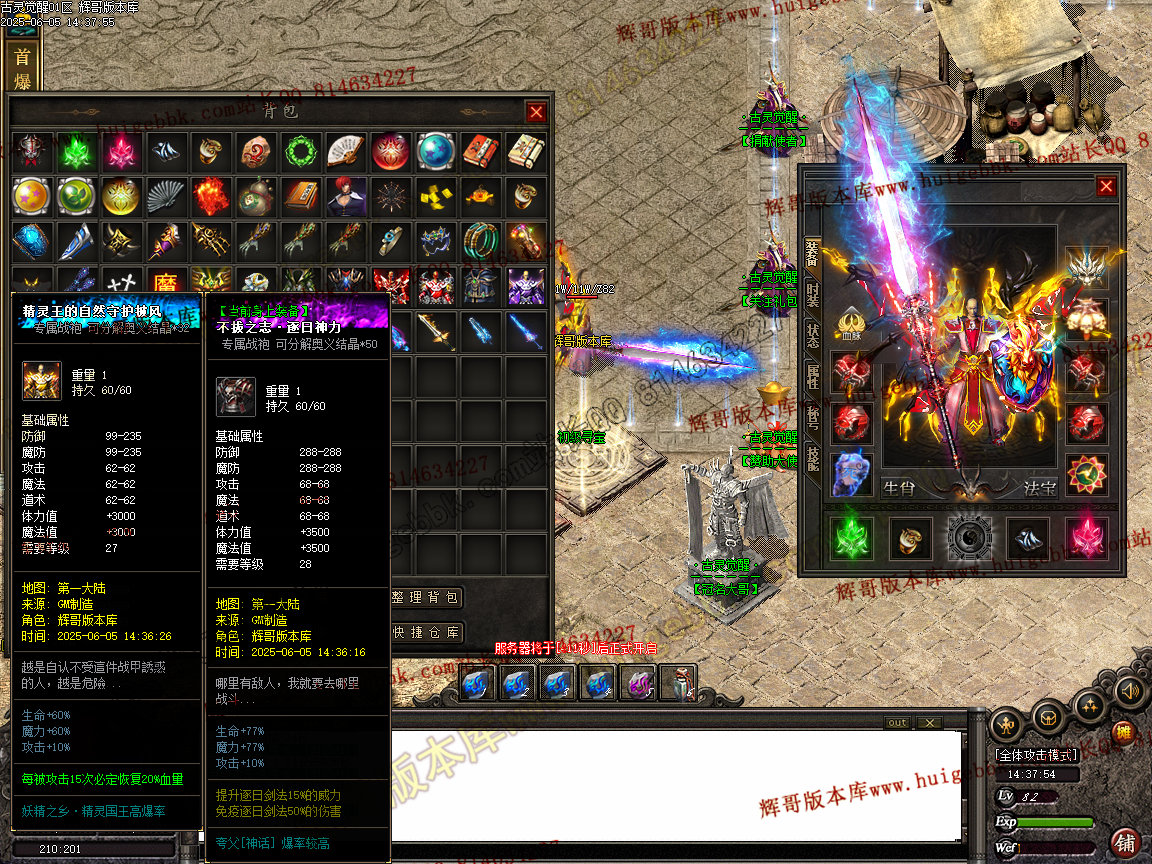Click the 整理背包 sort bag button

[x=427, y=598]
